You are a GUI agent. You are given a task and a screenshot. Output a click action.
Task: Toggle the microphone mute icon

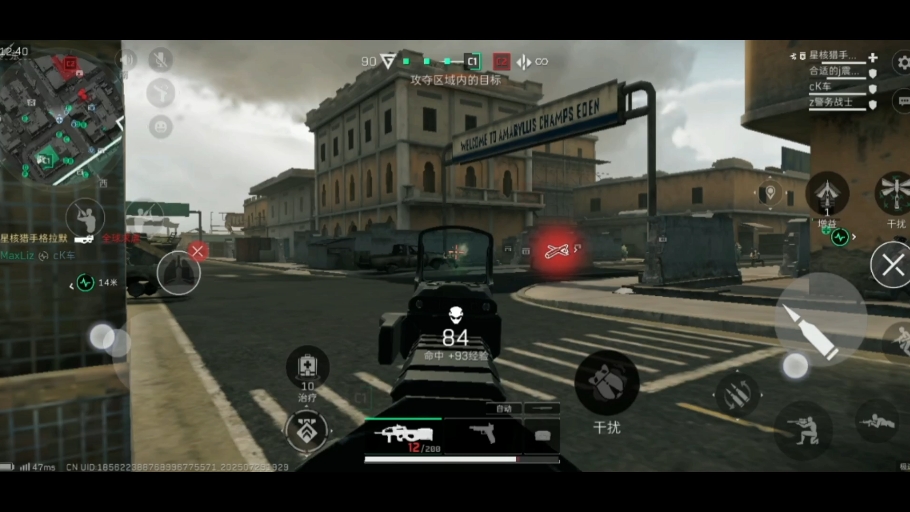coord(160,59)
